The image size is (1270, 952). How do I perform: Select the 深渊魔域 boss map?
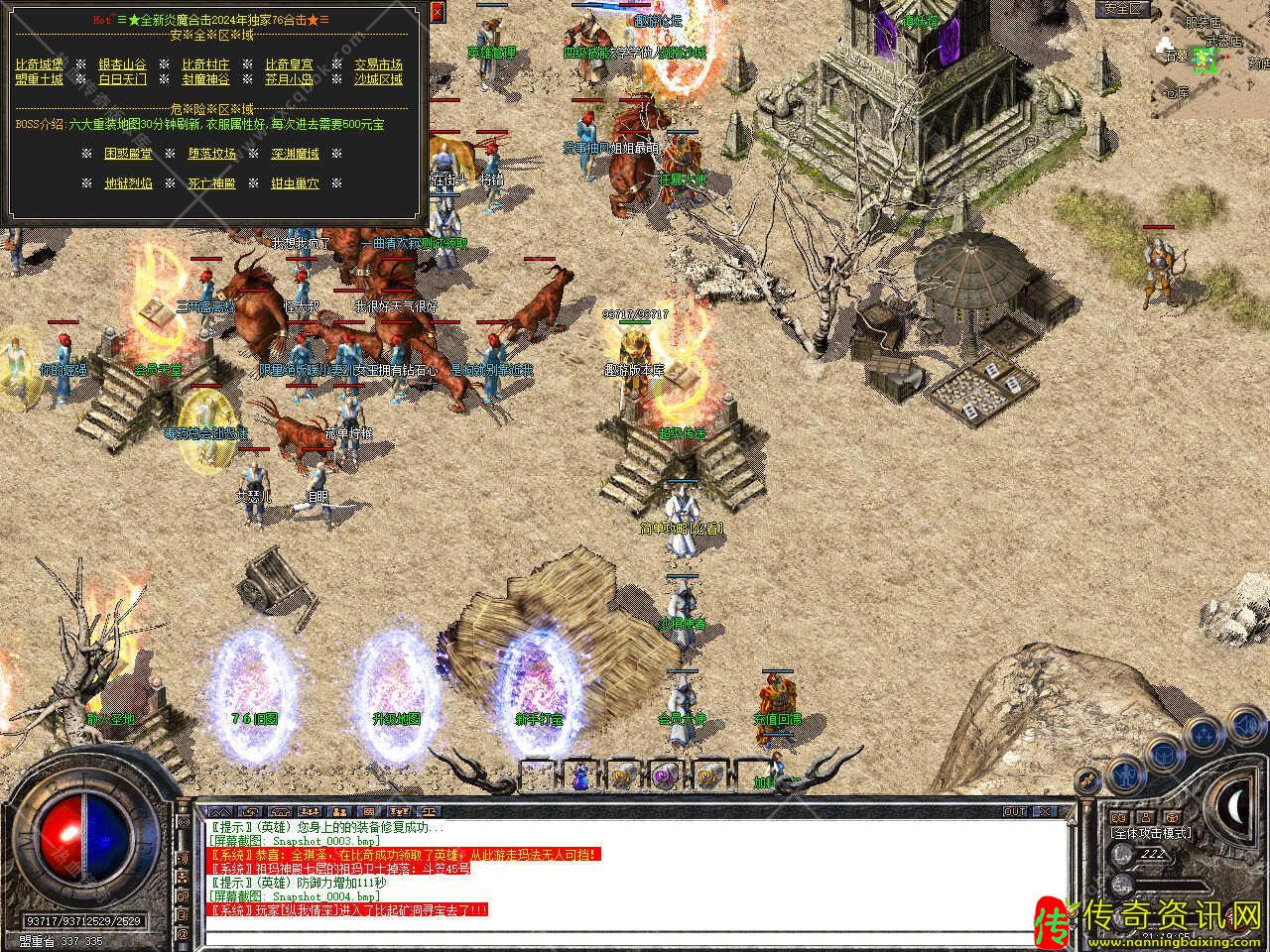point(296,154)
